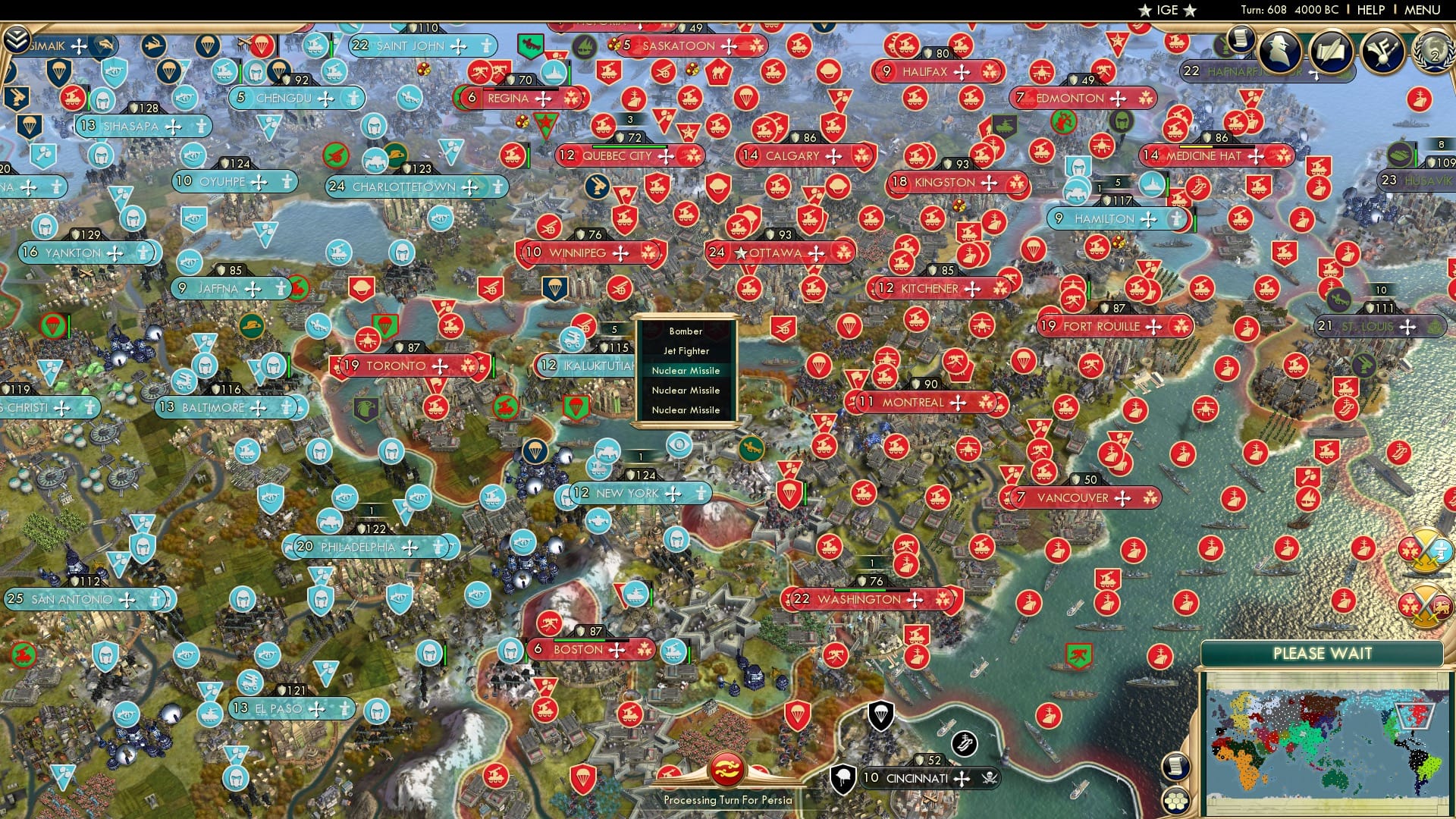Choose Bomber from the unit selection list
Image resolution: width=1456 pixels, height=819 pixels.
[685, 331]
